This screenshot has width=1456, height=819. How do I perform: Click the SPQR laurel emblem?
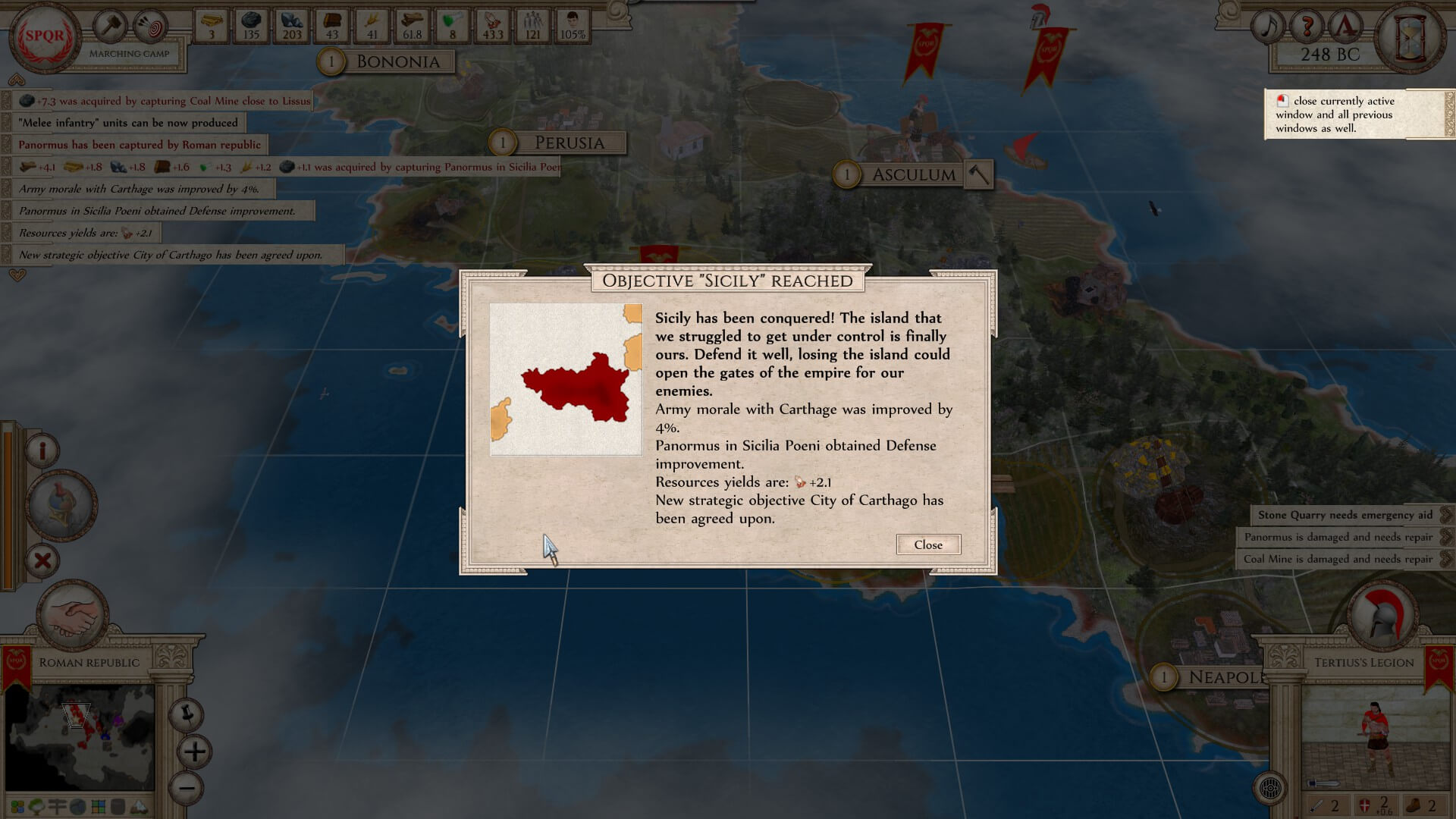point(45,36)
